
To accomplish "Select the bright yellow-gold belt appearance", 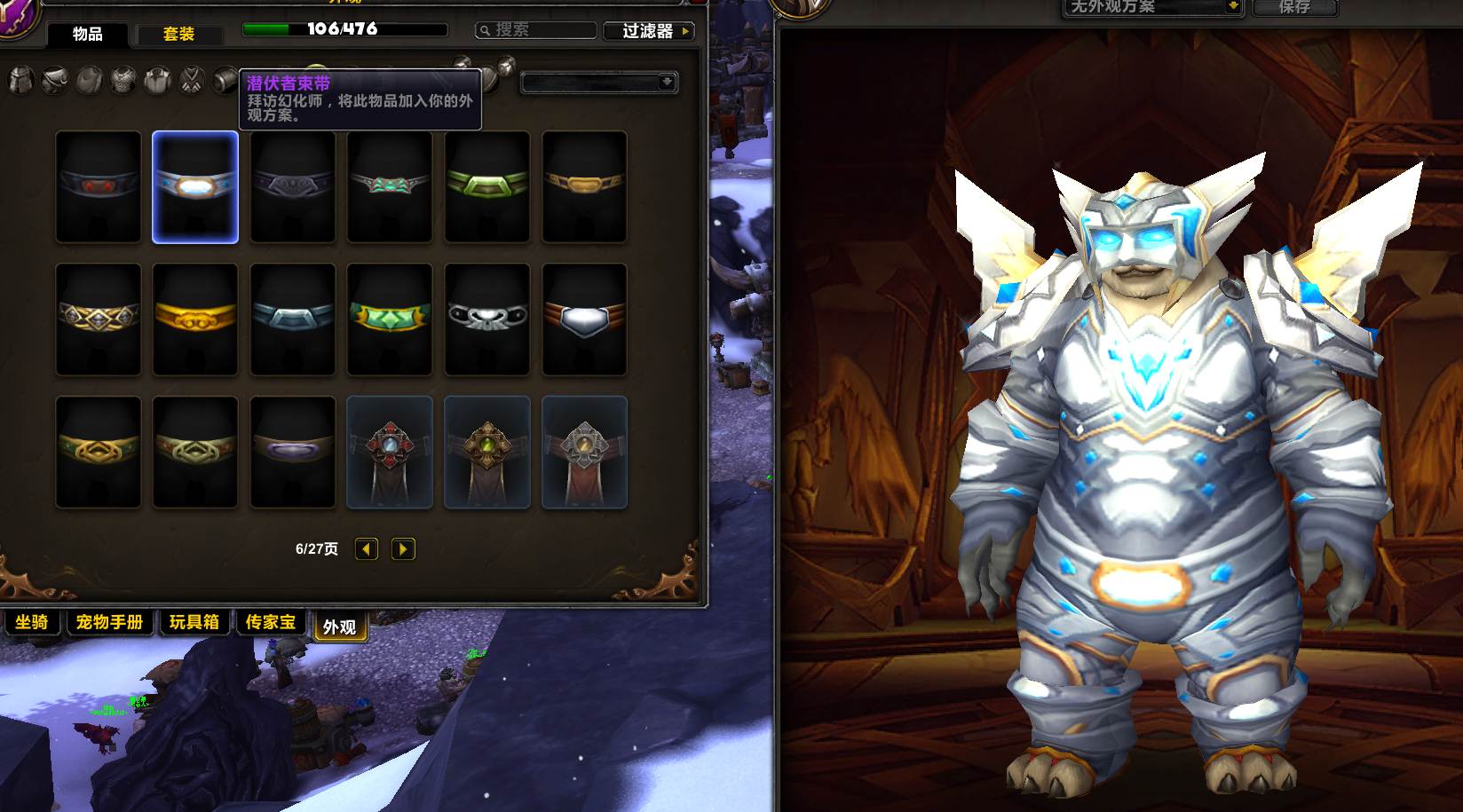I will (195, 319).
